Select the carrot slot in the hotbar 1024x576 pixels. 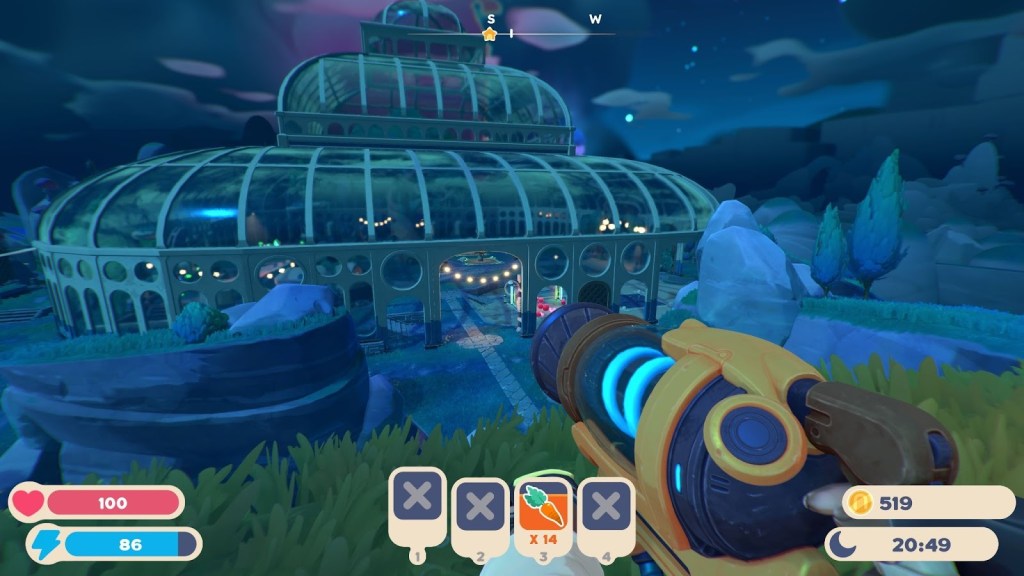point(541,505)
